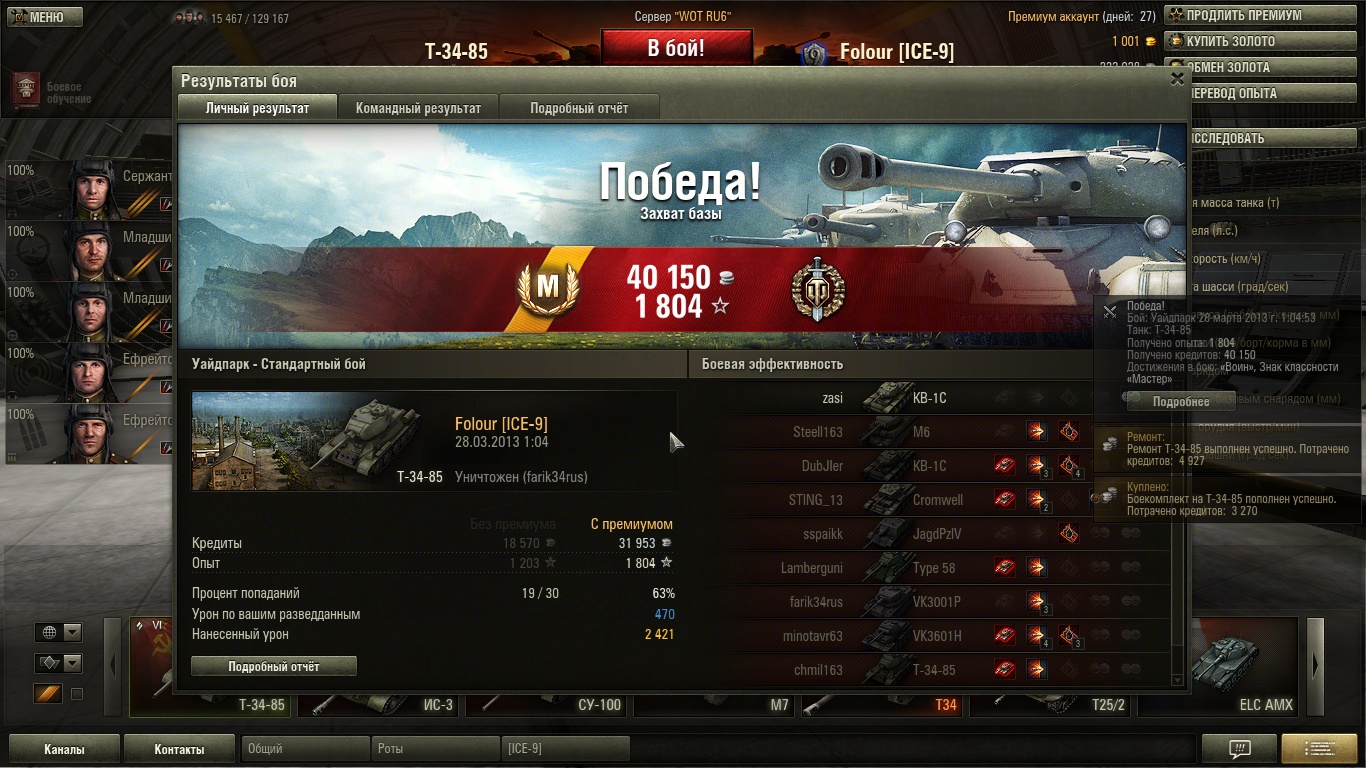
Task: Open the Контакты list
Action: click(180, 749)
